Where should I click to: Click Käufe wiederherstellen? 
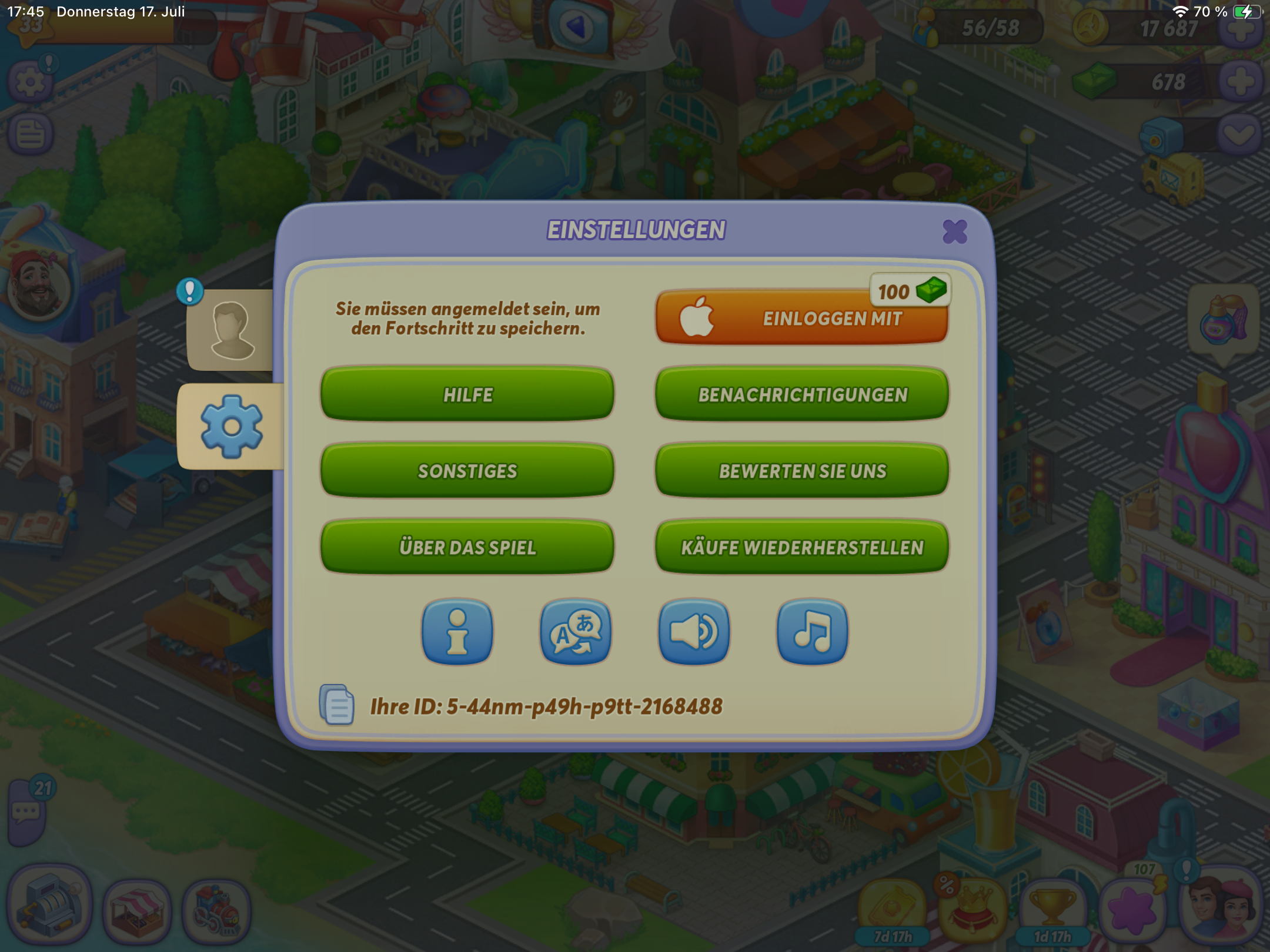(802, 547)
